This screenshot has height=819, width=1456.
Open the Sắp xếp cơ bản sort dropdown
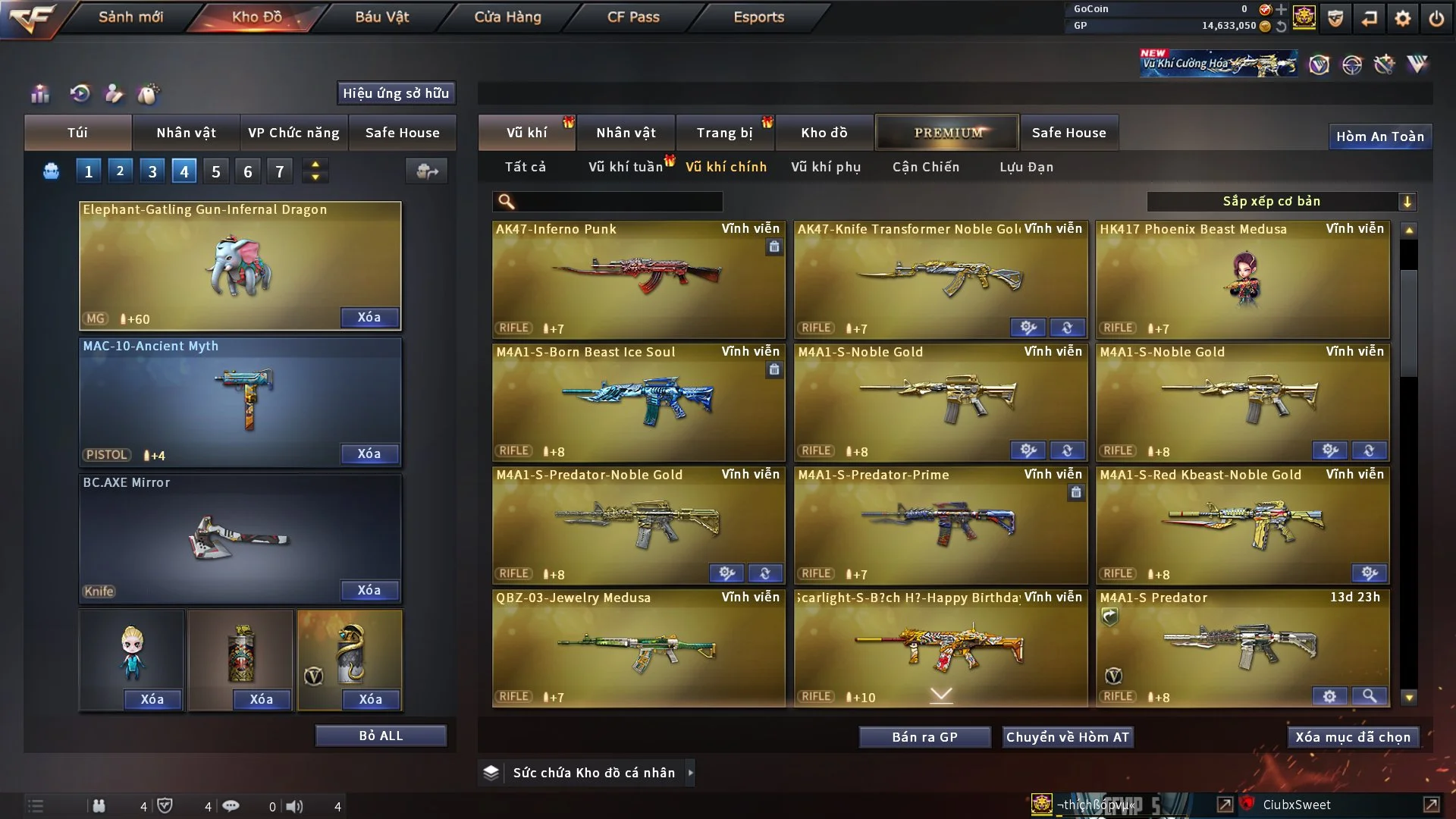coord(1281,202)
